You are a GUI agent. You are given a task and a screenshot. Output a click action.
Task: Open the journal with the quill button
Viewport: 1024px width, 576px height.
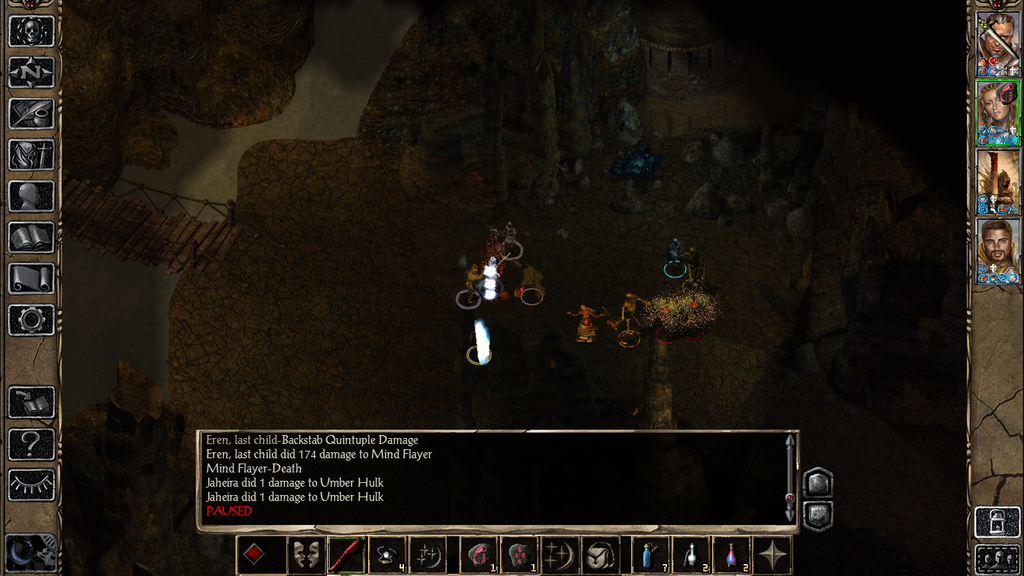[31, 113]
